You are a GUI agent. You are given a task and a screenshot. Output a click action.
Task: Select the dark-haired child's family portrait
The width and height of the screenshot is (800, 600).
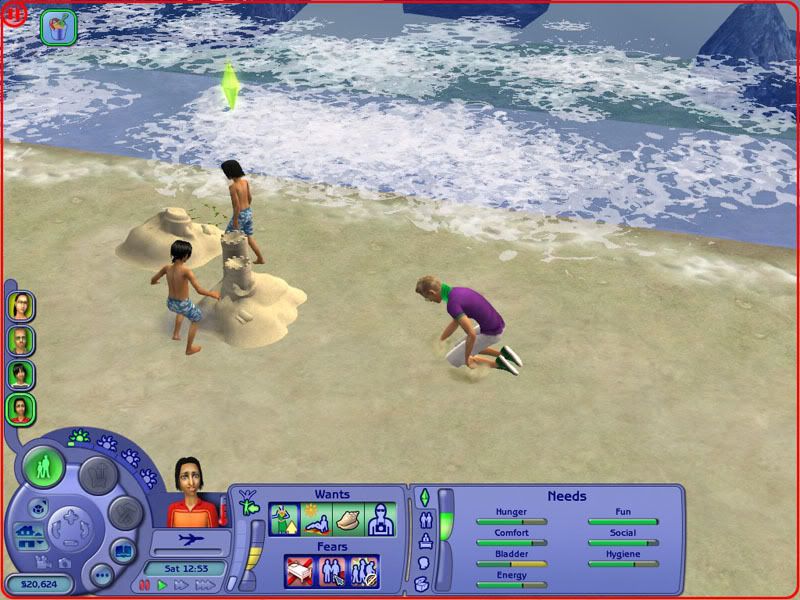click(21, 374)
